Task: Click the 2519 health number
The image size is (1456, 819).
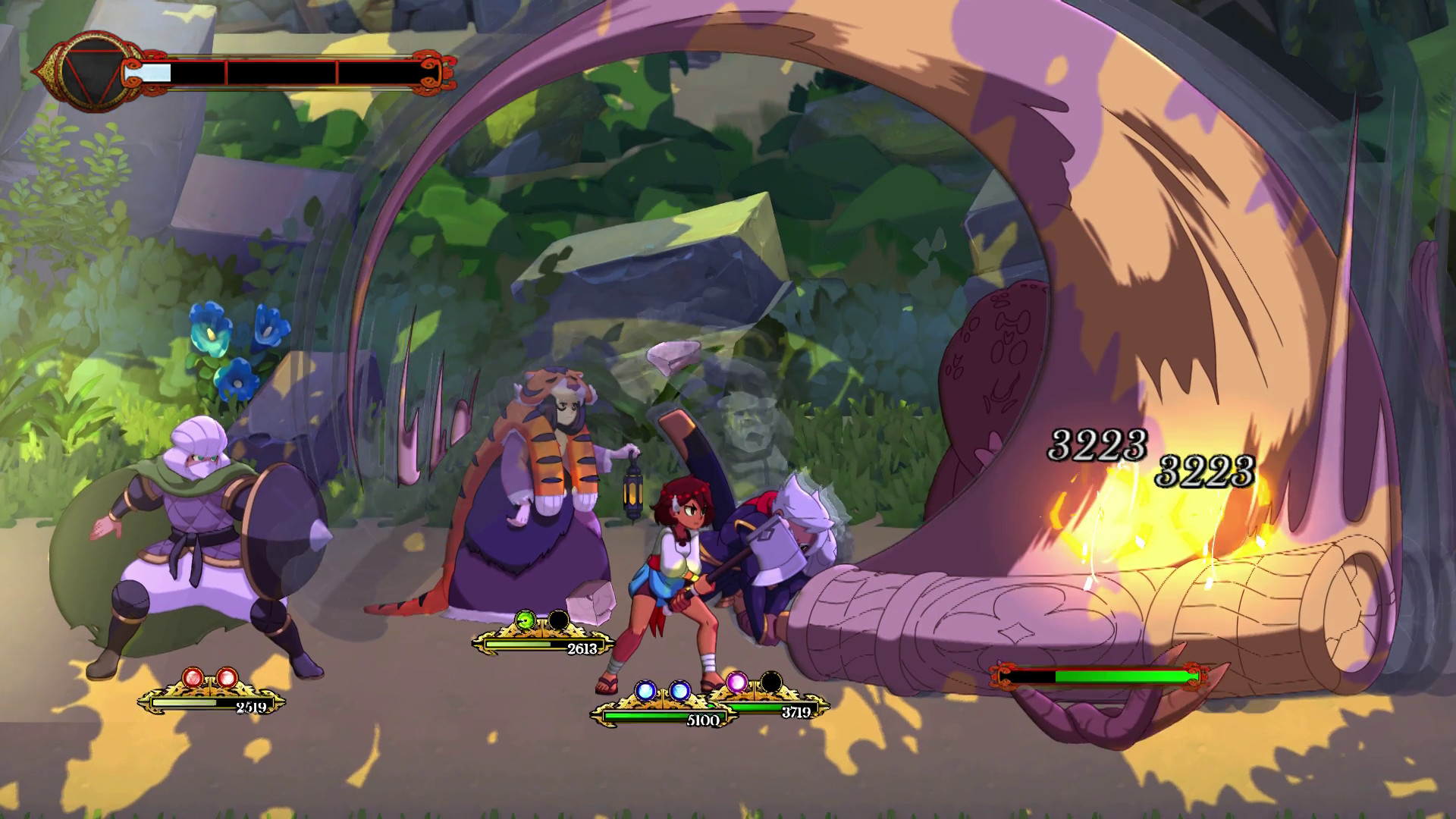Action: click(x=250, y=706)
